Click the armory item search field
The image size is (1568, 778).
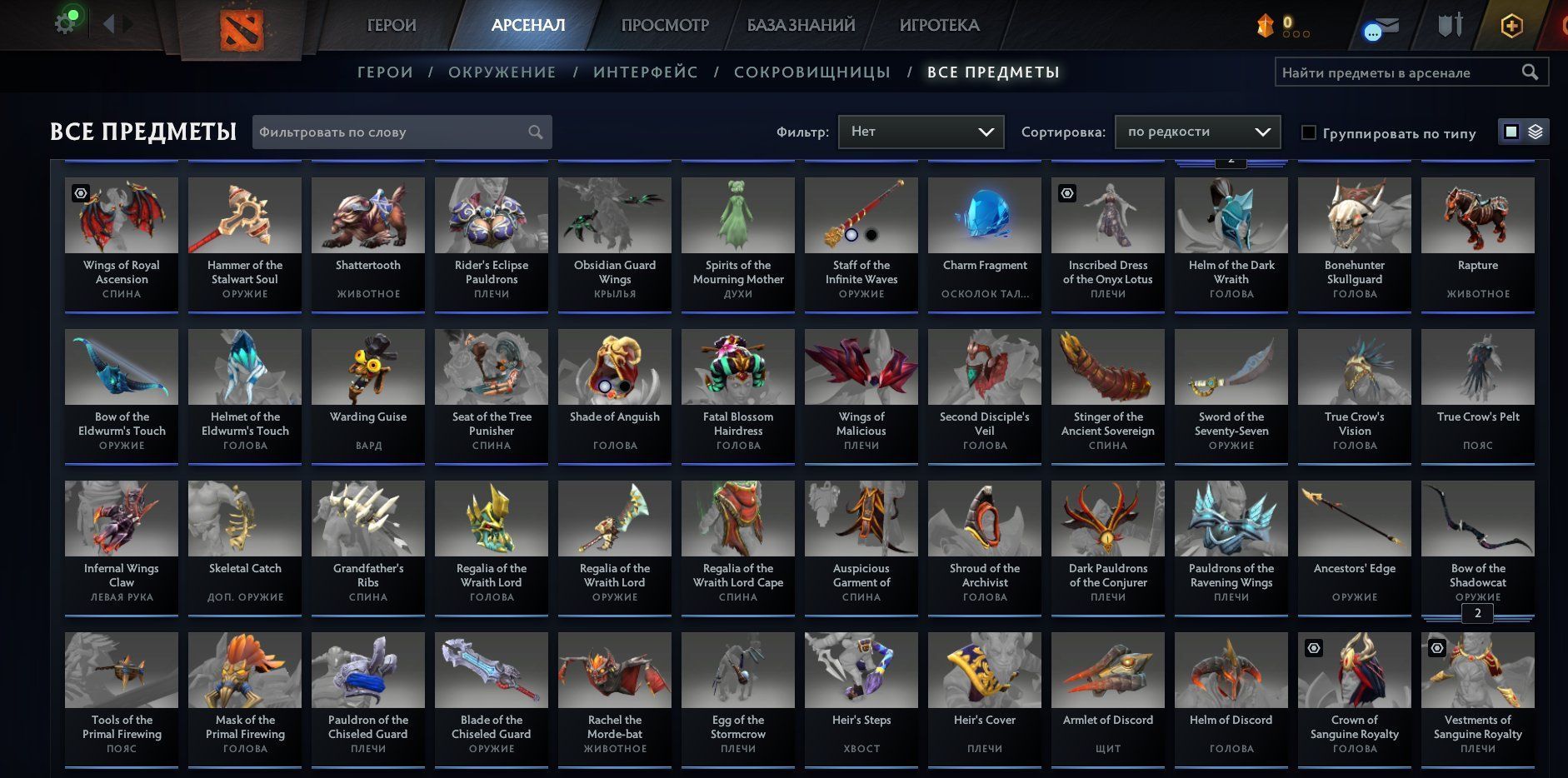point(1400,72)
